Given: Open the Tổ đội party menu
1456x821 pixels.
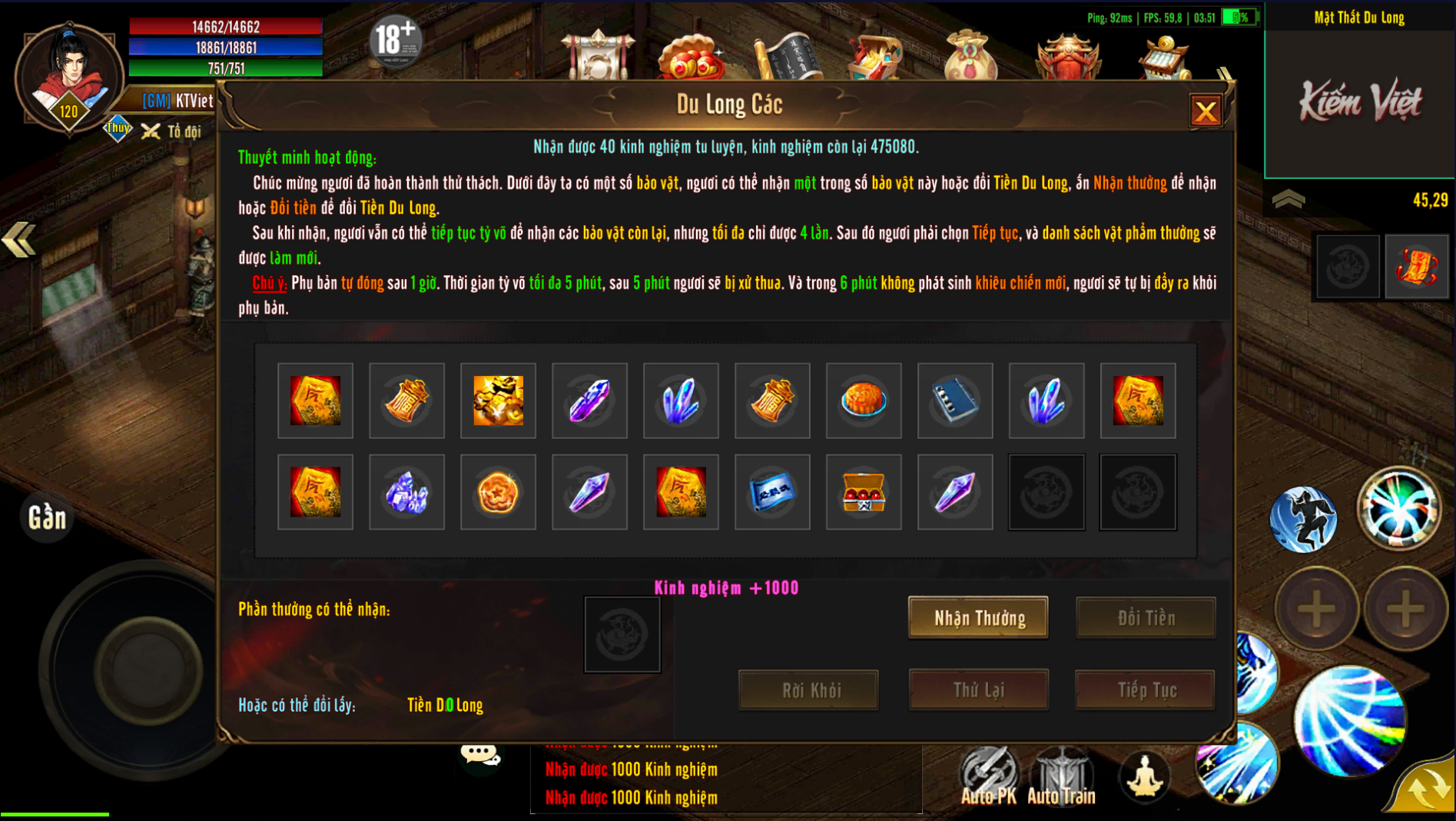Looking at the screenshot, I should pos(173,131).
